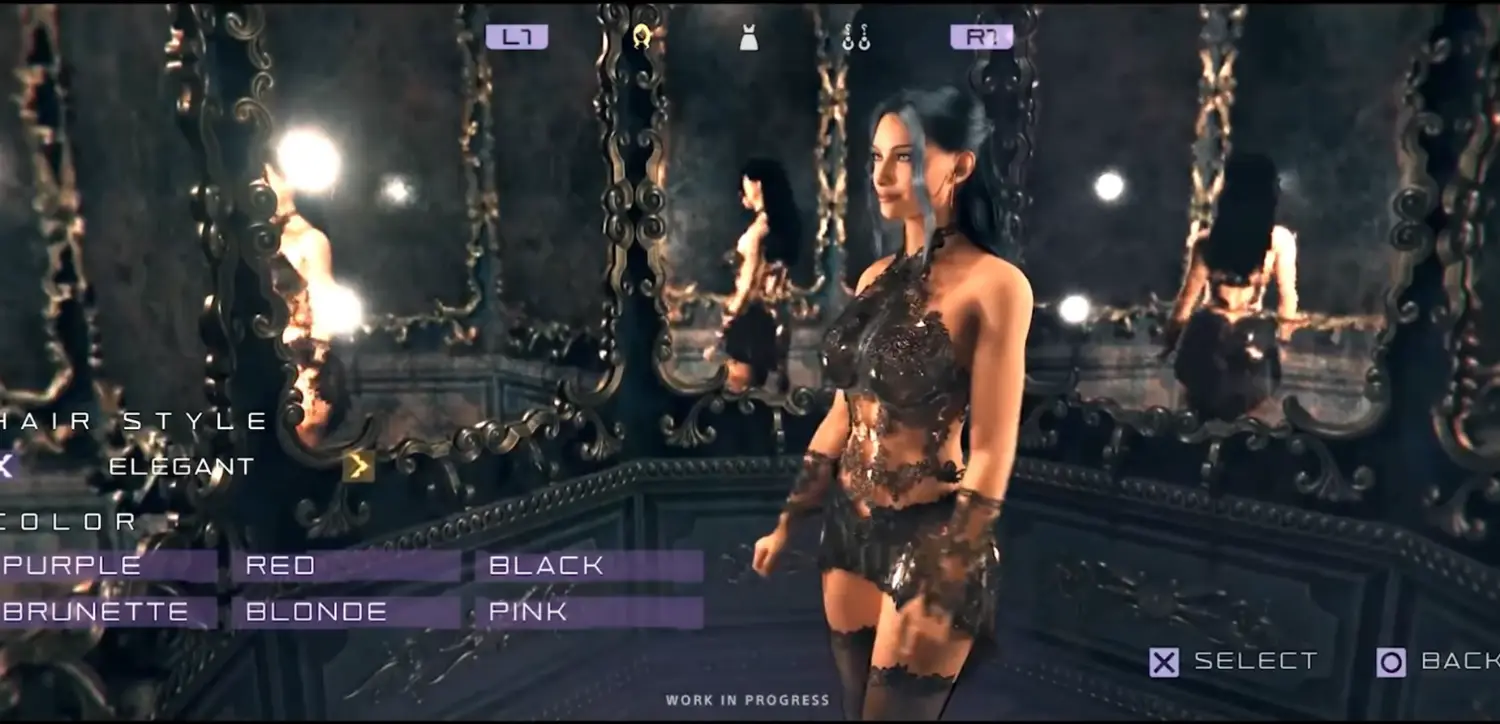This screenshot has width=1500, height=724.
Task: Click the yellow next hair style arrow
Action: (x=358, y=466)
